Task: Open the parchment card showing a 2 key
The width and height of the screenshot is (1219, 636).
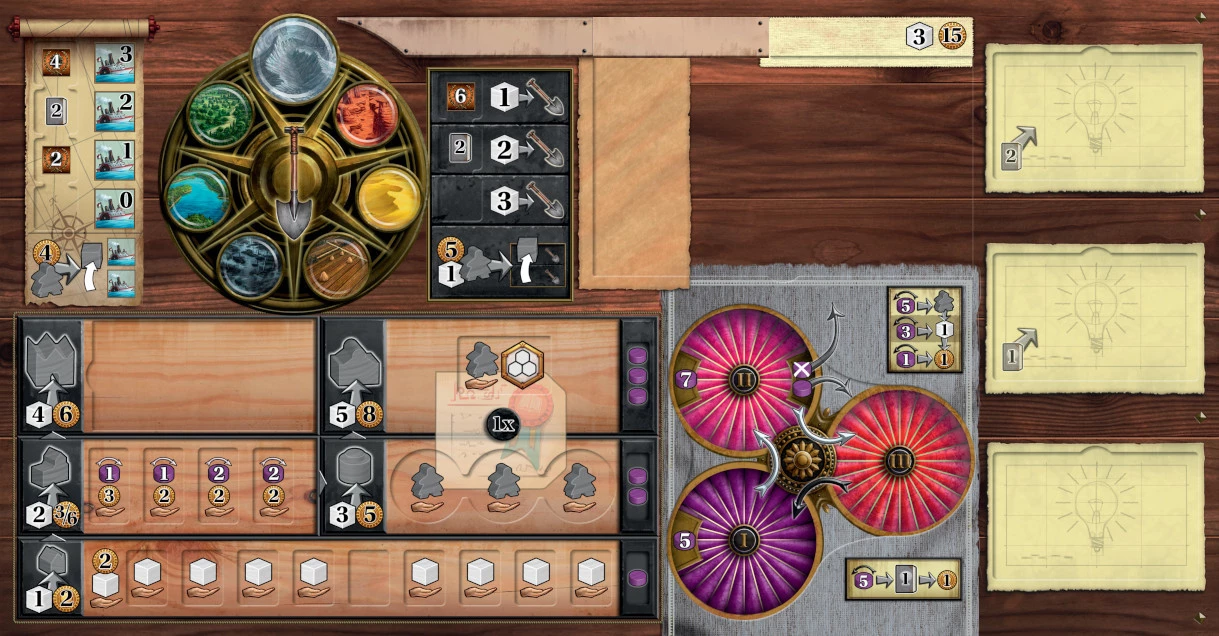Action: tap(1094, 118)
